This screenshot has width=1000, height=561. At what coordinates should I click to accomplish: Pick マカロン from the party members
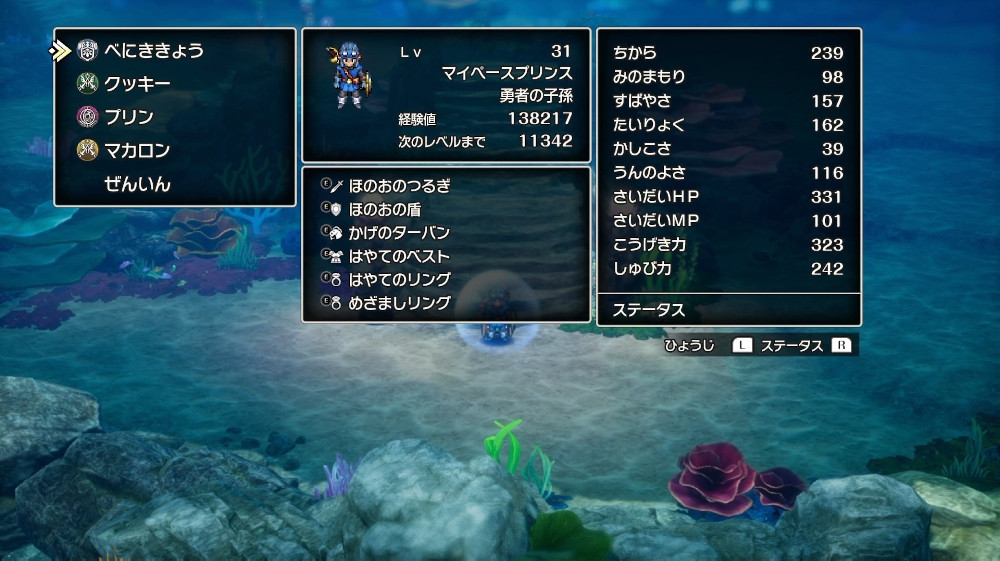pyautogui.click(x=137, y=151)
